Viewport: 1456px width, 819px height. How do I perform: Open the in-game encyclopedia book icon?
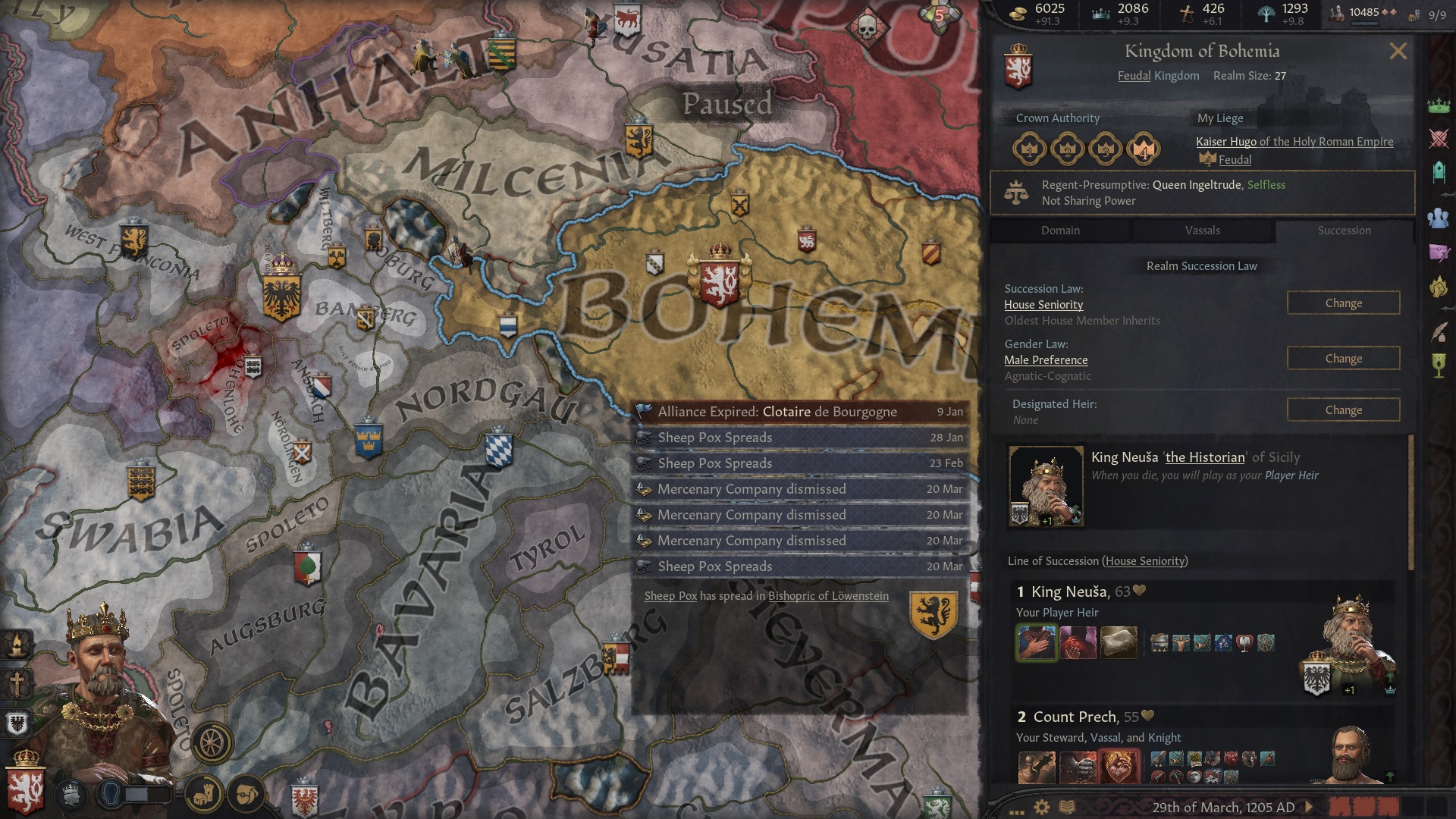1067,806
